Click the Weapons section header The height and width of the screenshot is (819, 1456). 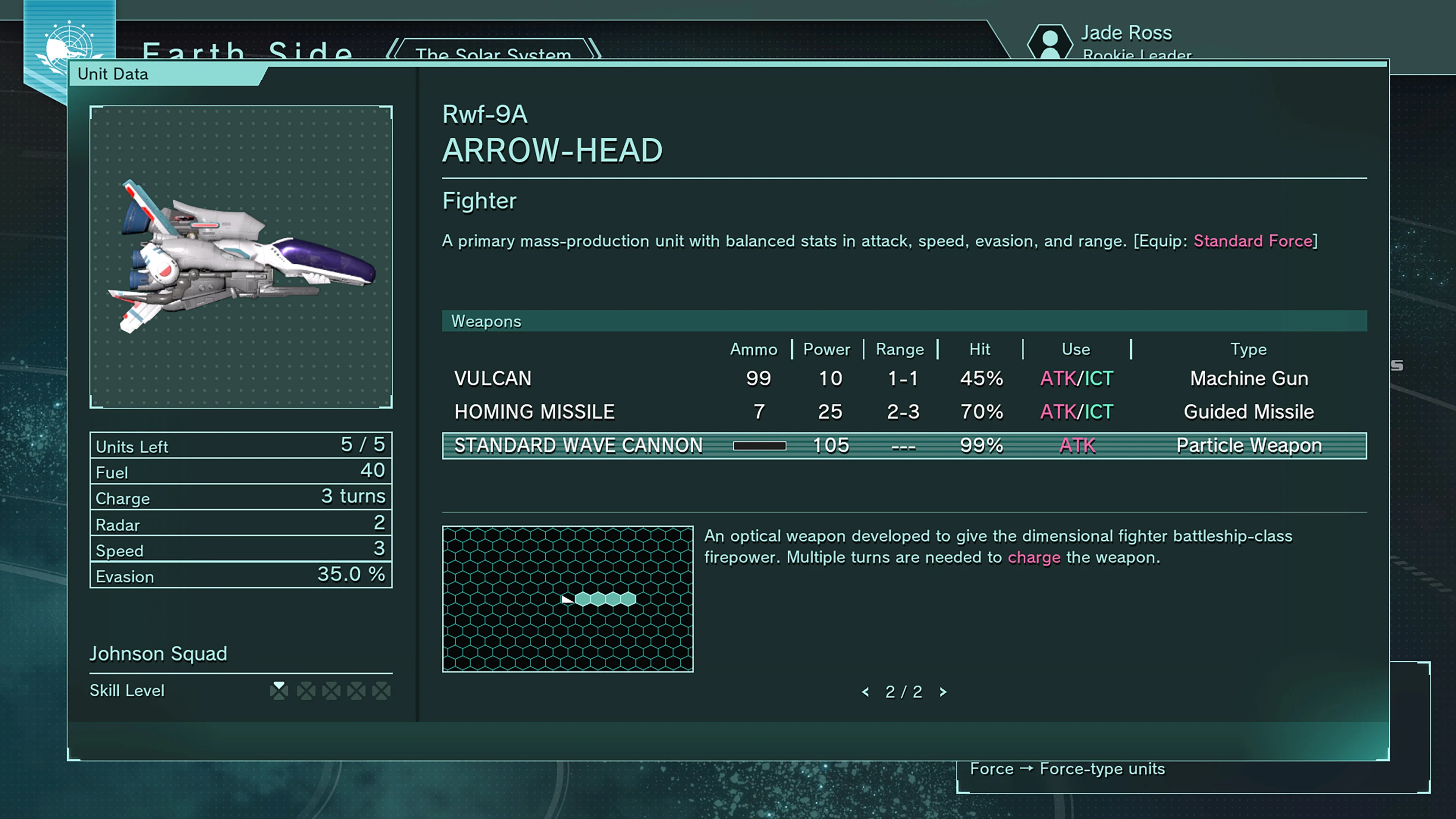point(486,321)
